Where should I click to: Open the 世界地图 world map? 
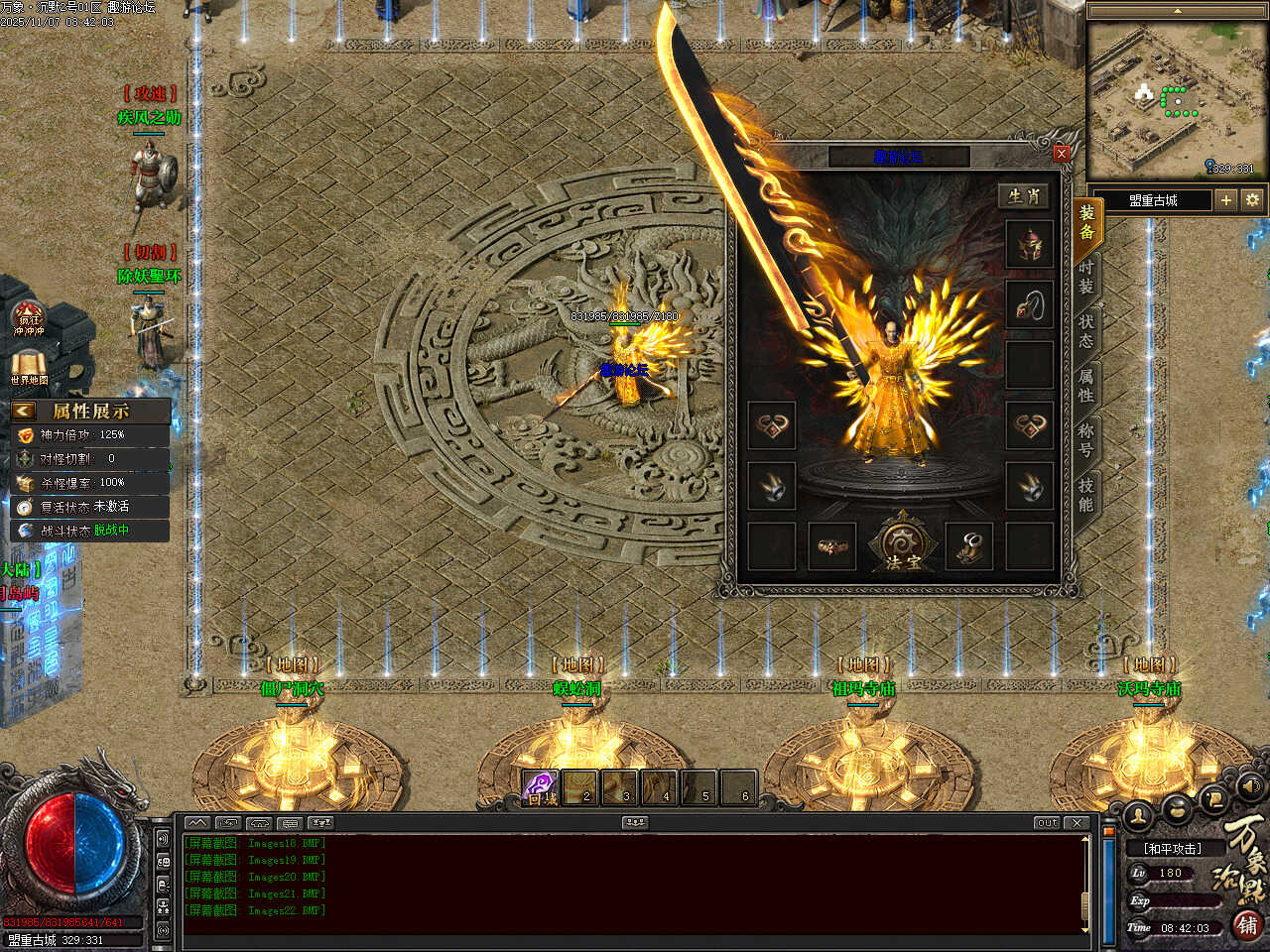30,367
